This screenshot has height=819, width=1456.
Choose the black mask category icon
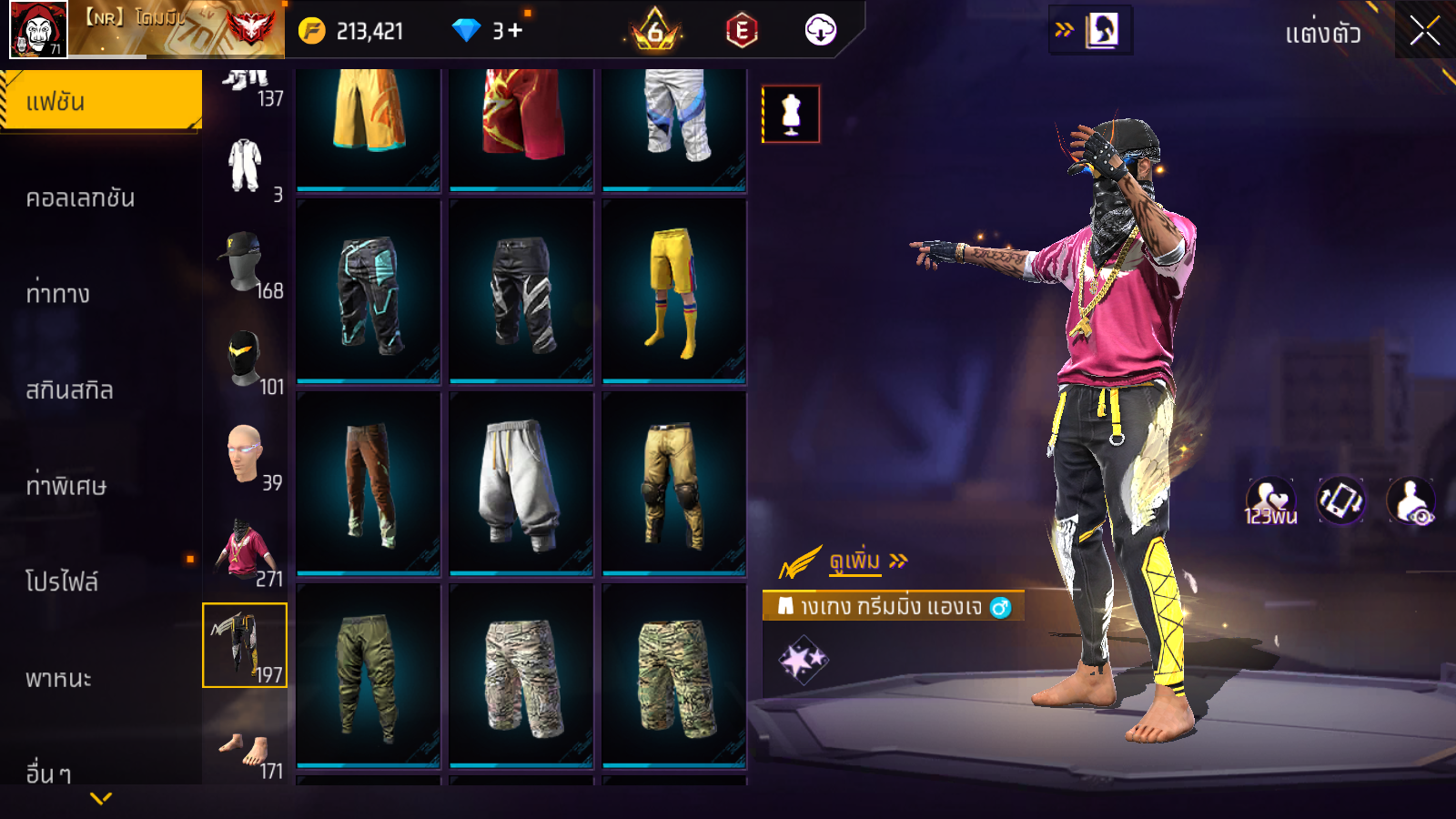245,360
